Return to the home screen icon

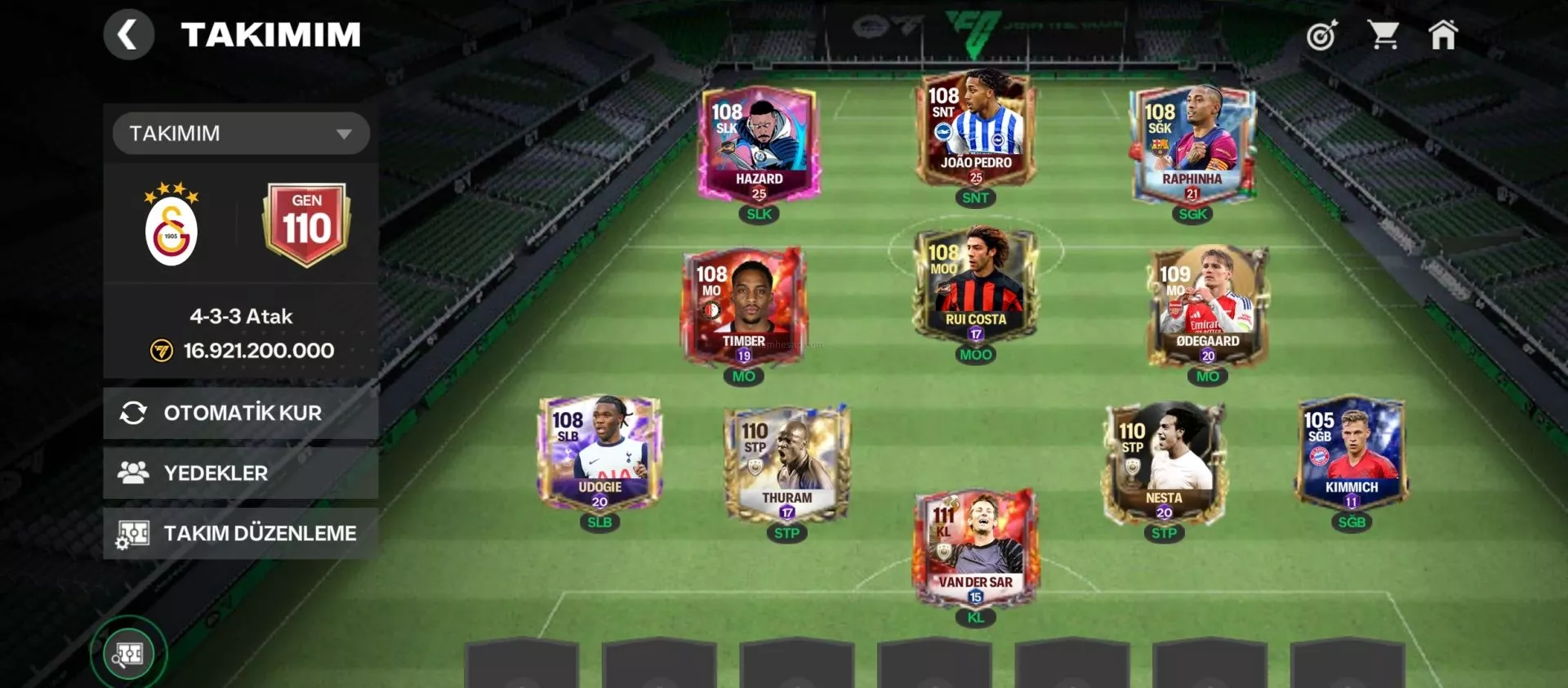(x=1442, y=35)
